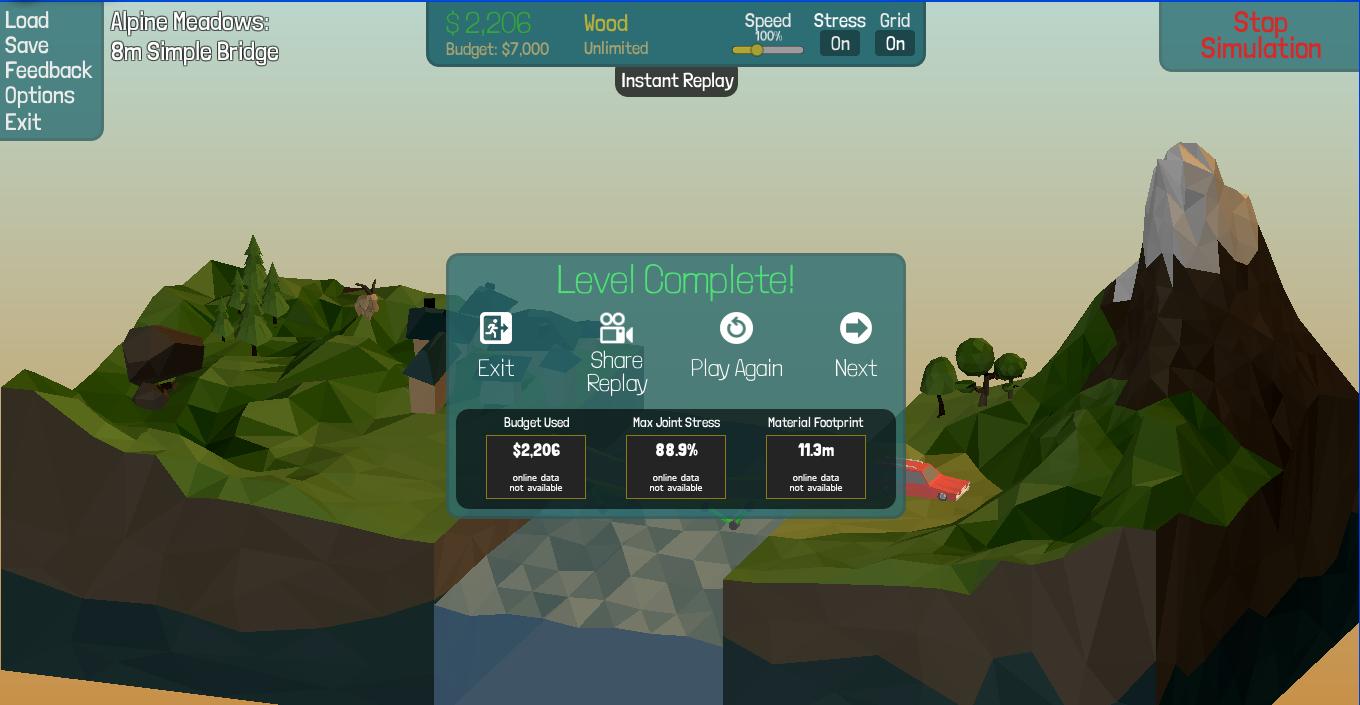Viewport: 1360px width, 705px height.
Task: Choose Exit in the top-left menu
Action: 23,122
